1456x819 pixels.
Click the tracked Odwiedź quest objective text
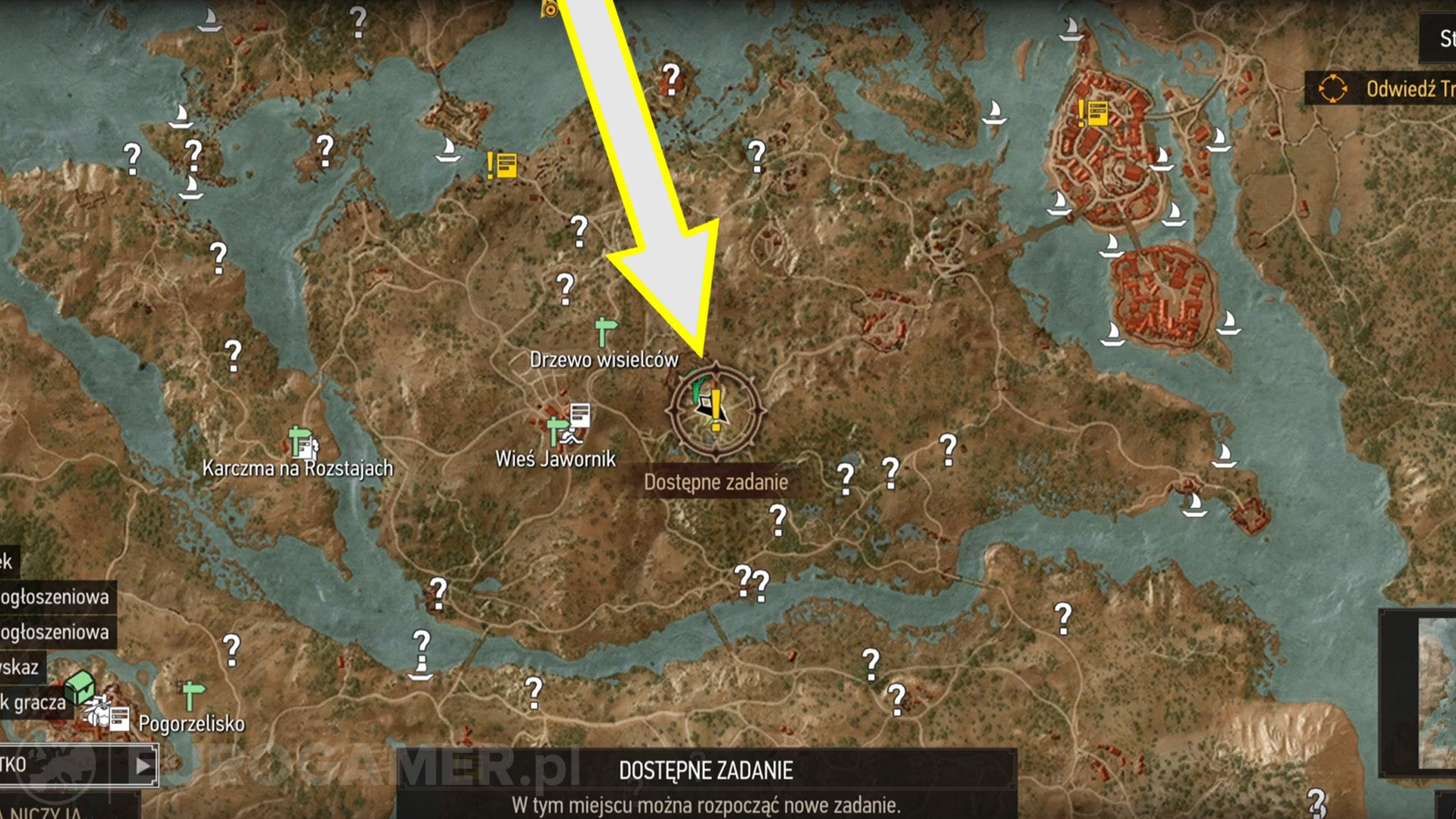pos(1410,87)
